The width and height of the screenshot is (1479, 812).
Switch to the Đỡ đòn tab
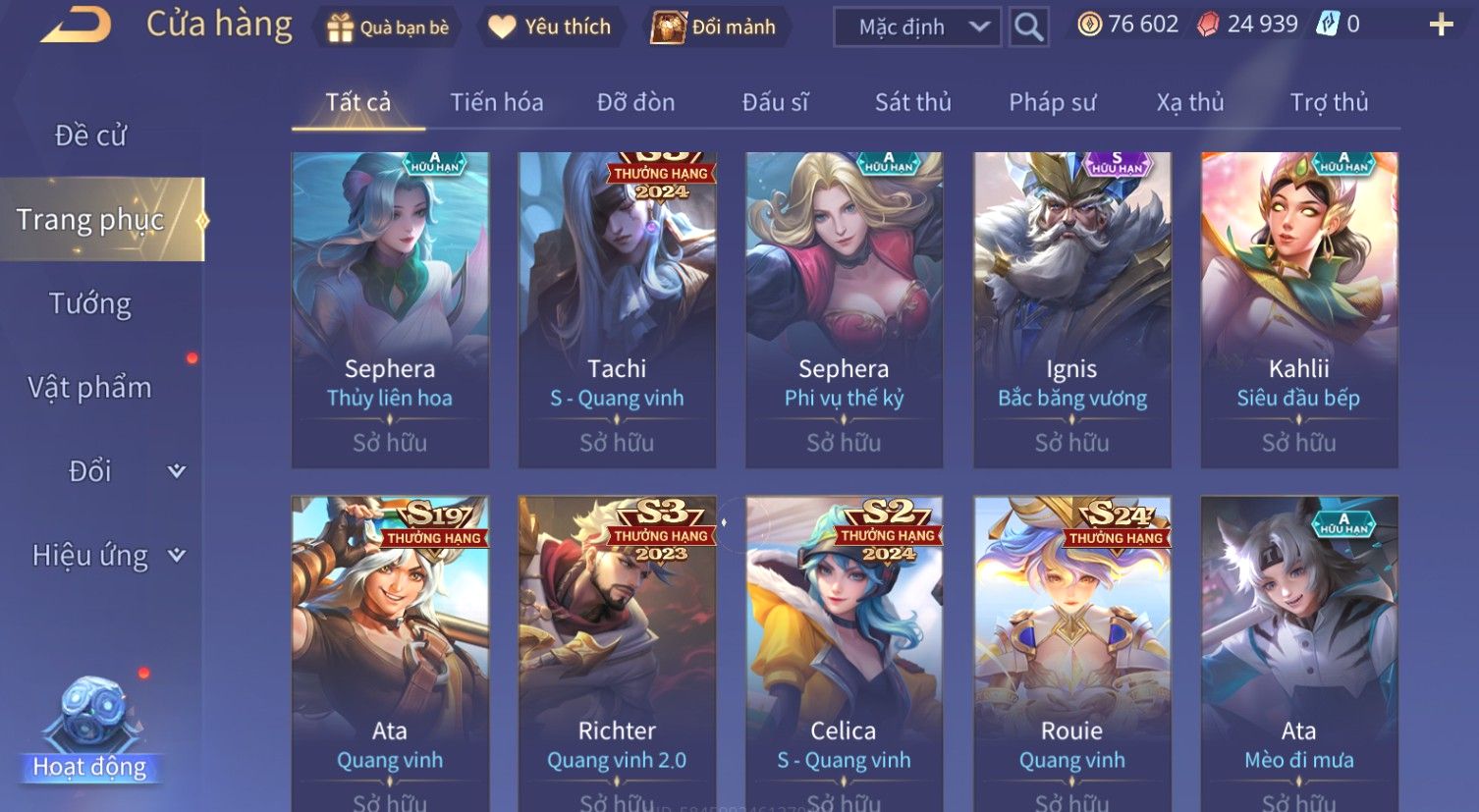click(635, 102)
